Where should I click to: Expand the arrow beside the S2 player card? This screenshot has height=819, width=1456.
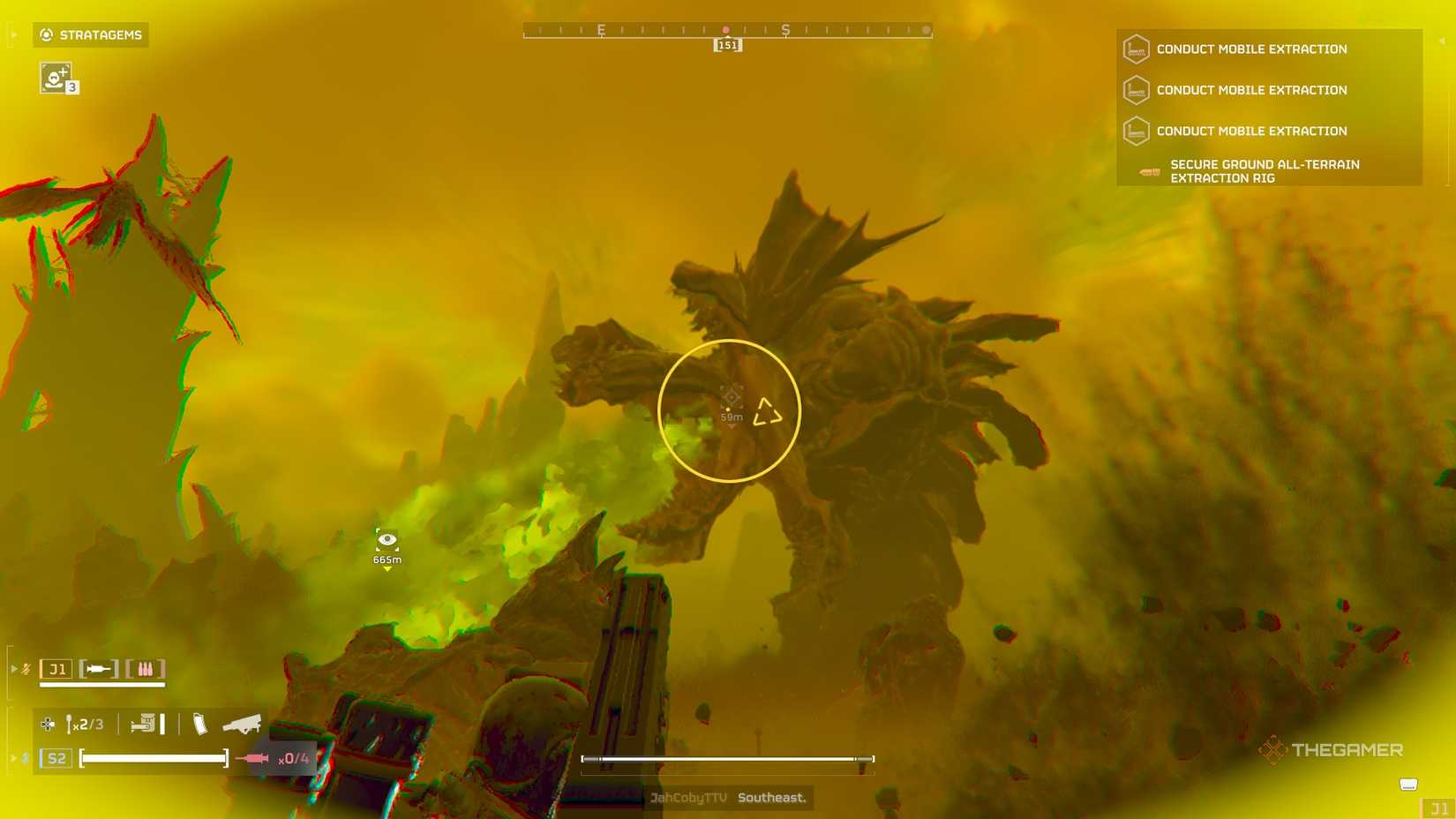[13, 757]
